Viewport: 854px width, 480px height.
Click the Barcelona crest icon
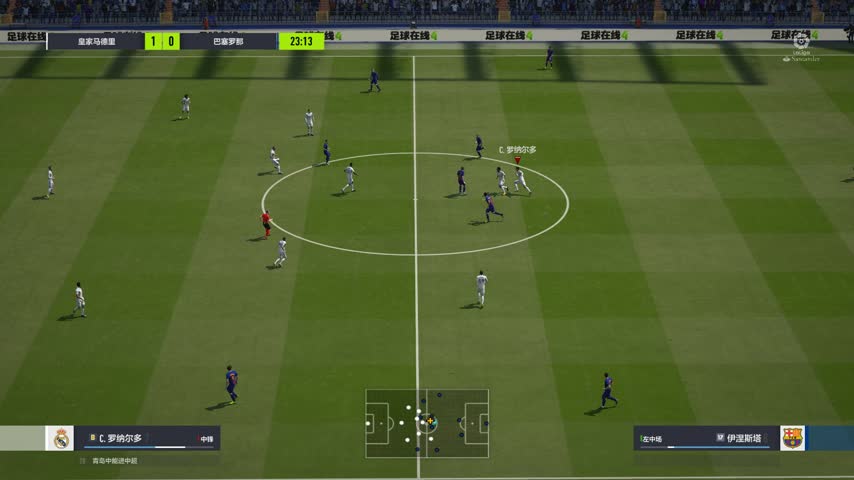click(792, 438)
